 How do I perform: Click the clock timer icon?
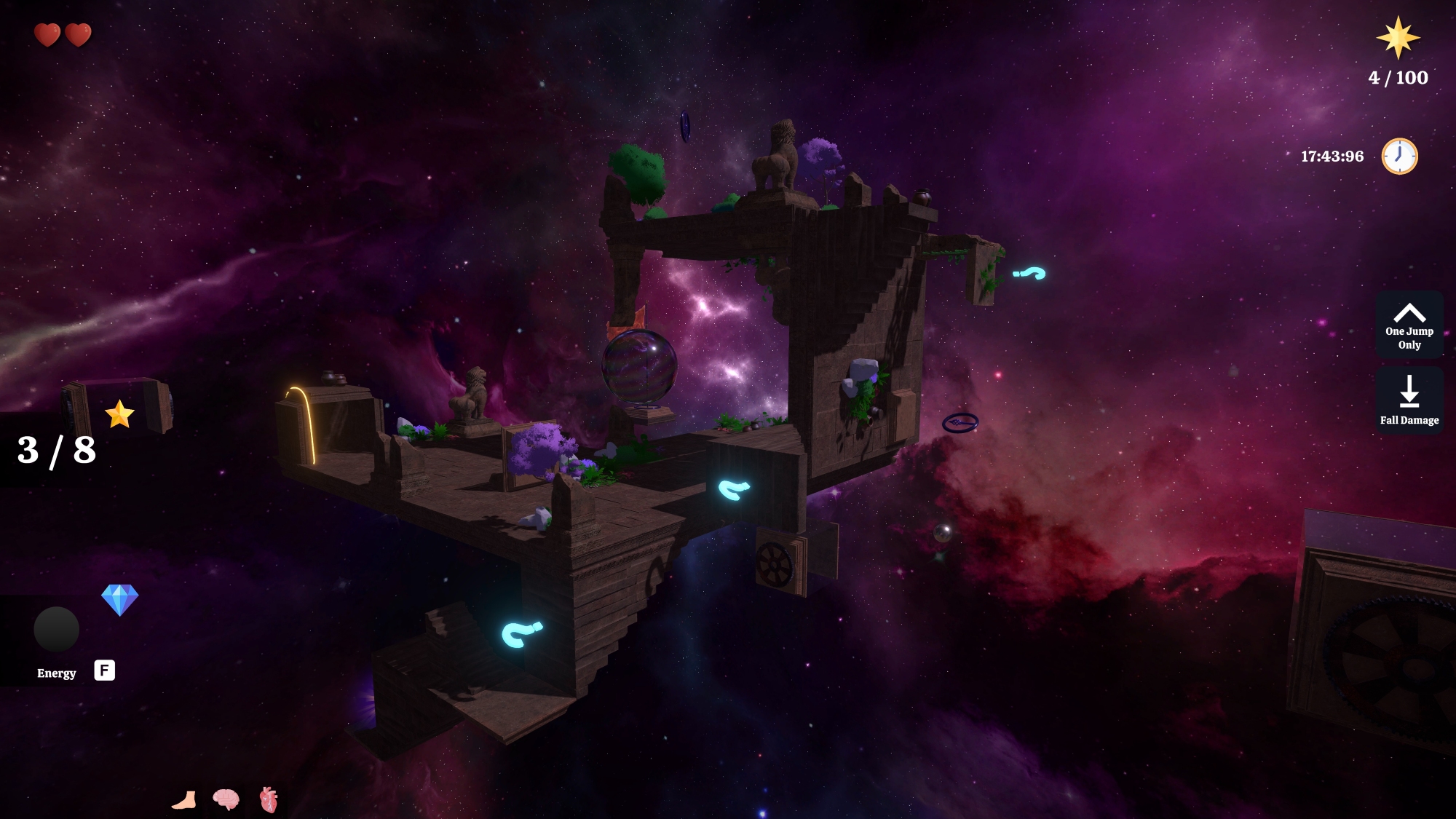(1398, 156)
